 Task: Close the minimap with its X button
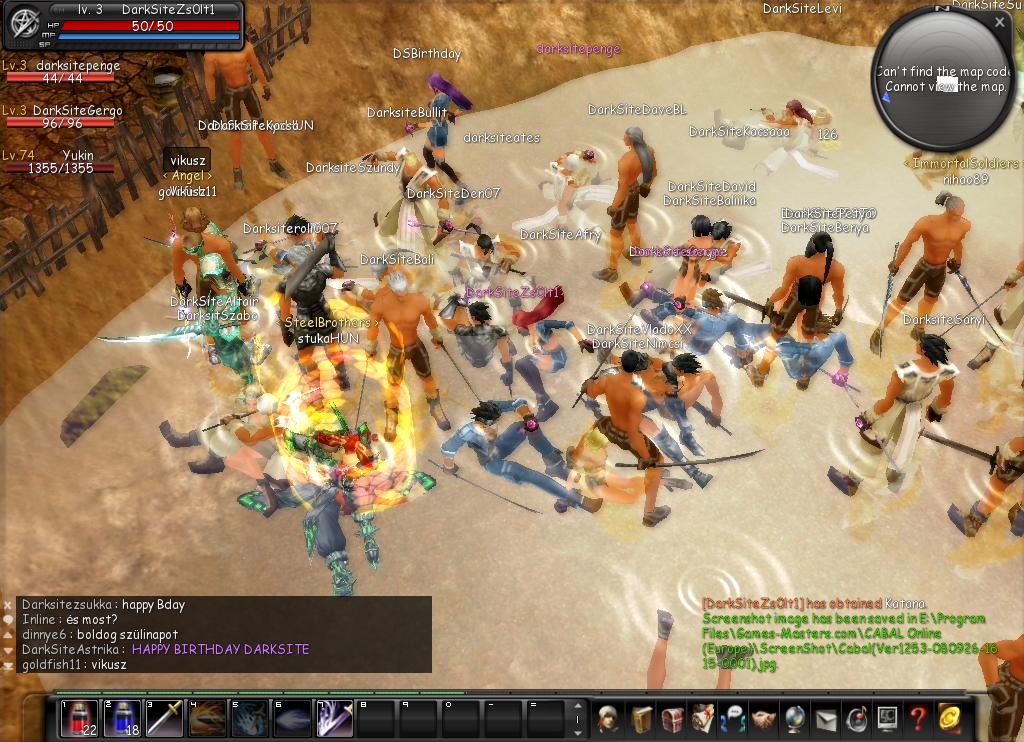click(1000, 21)
